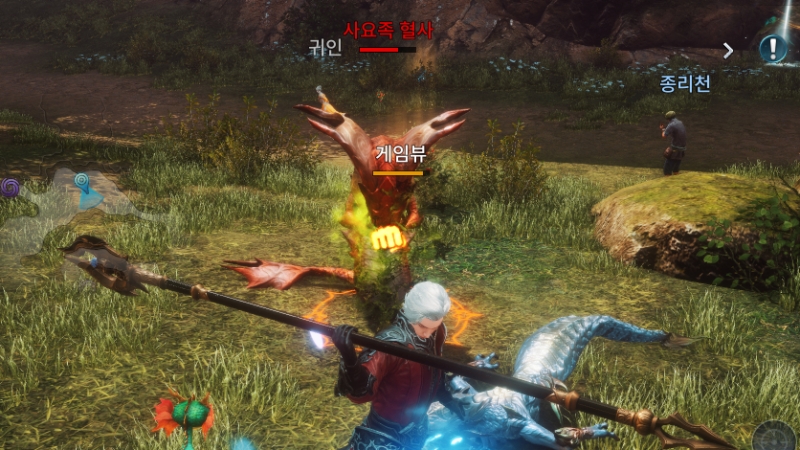Expand the panel with the white chevron arrow

pyautogui.click(x=728, y=50)
